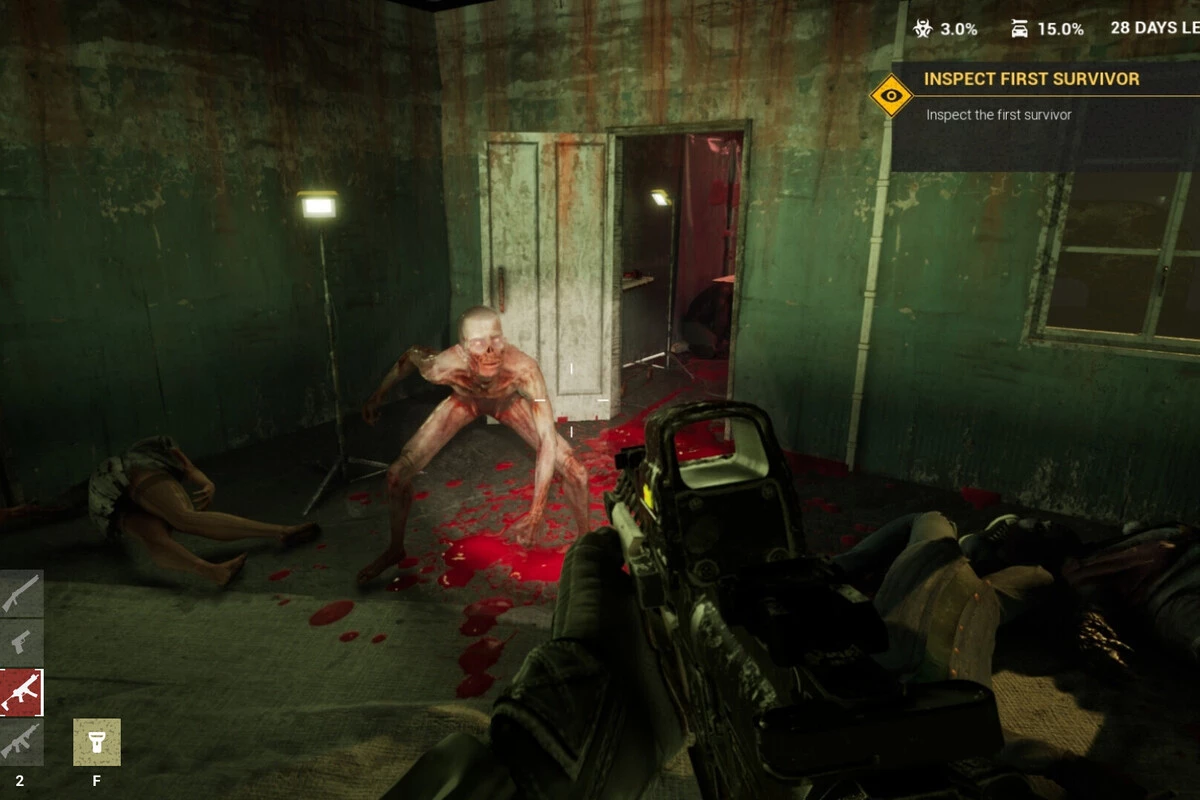Toggle the flashlight icon
The width and height of the screenshot is (1200, 800).
click(x=97, y=742)
